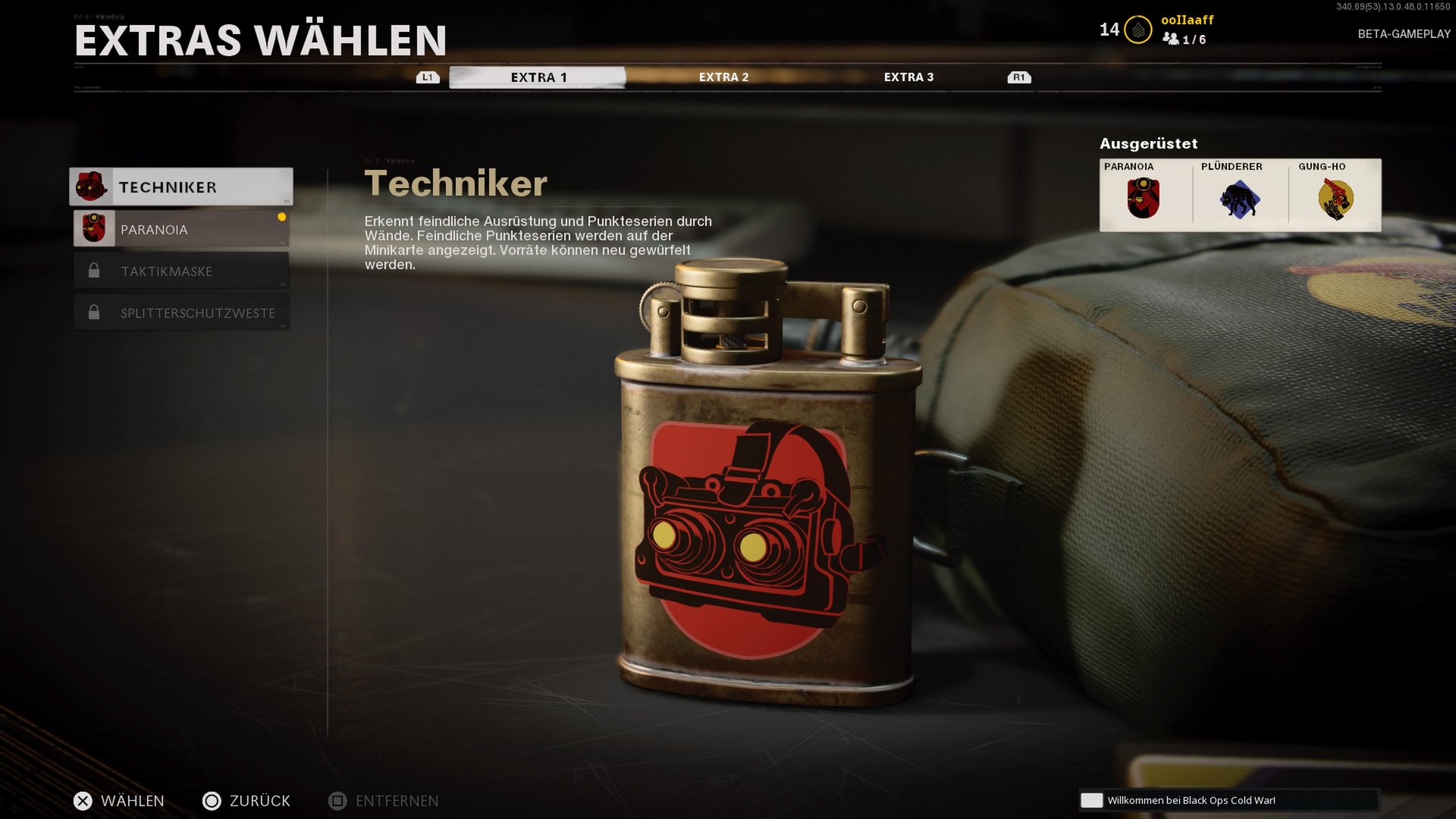Click the locked Splitterschutzweste padlock icon
1456x819 pixels.
point(94,312)
